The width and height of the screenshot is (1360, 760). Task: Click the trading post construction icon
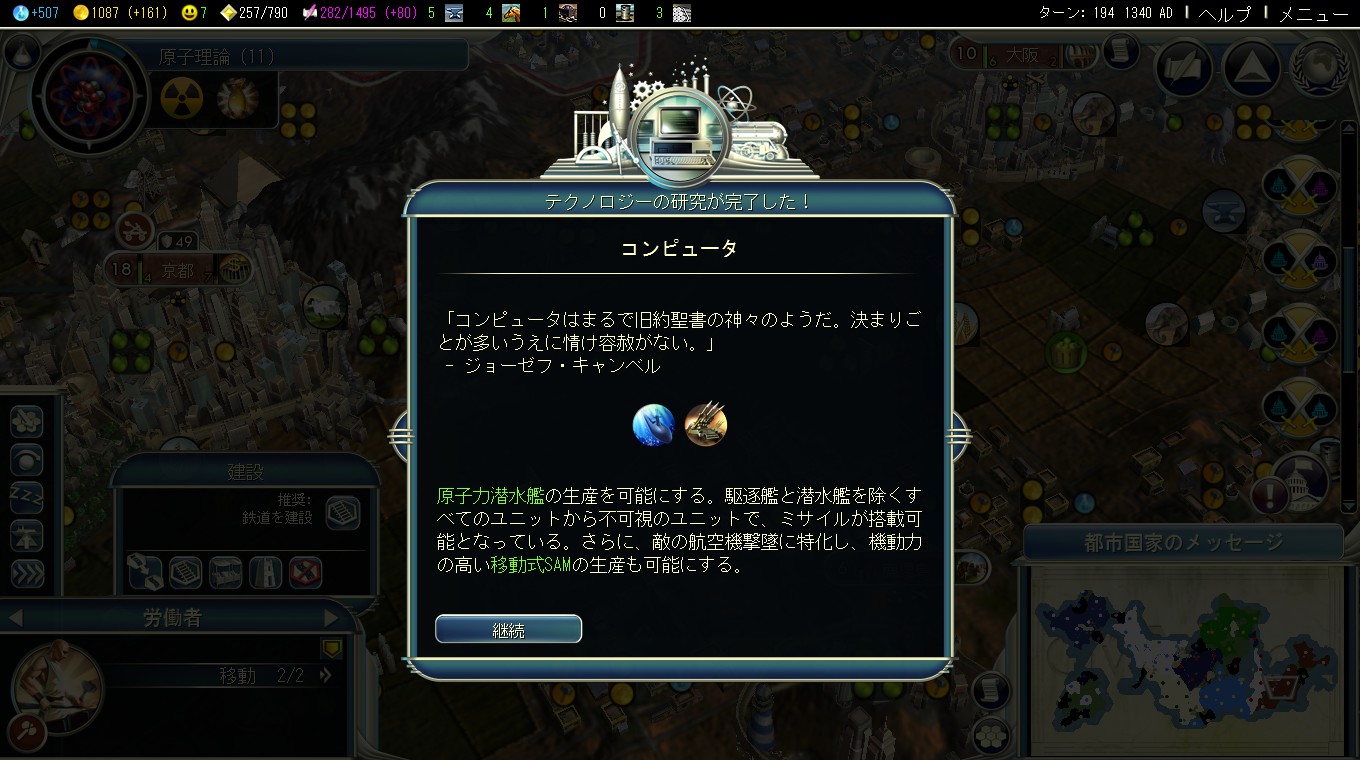point(224,572)
